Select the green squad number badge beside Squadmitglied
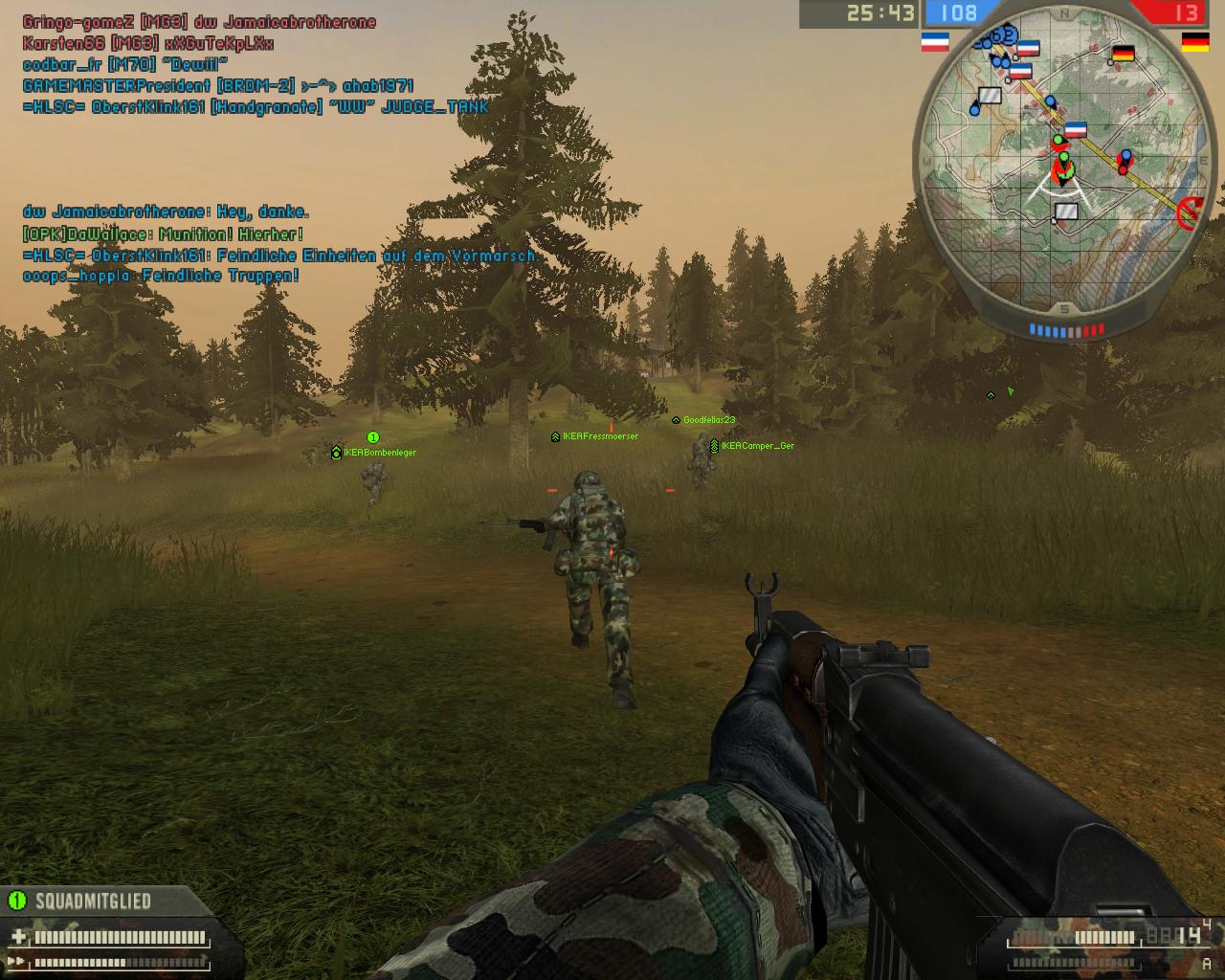Image resolution: width=1225 pixels, height=980 pixels. (x=16, y=900)
